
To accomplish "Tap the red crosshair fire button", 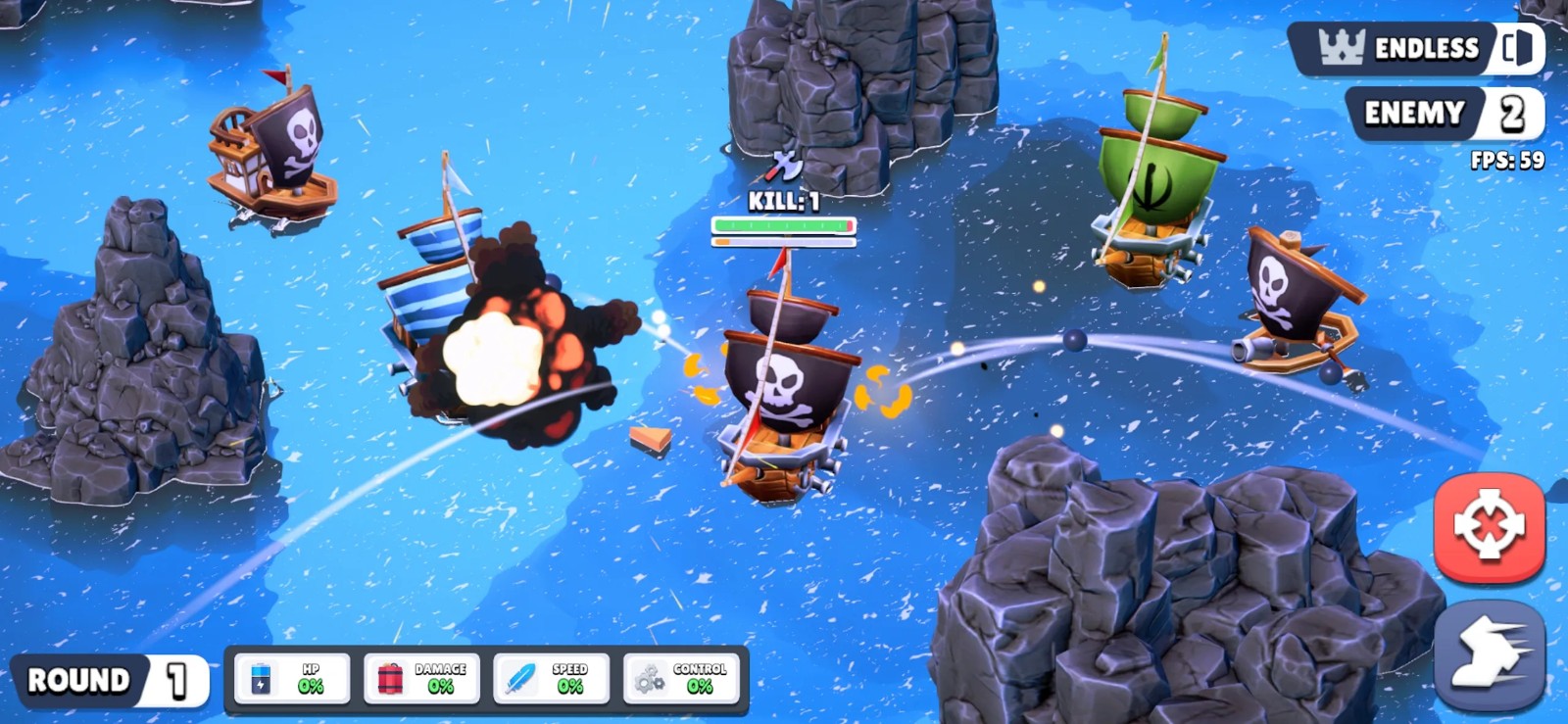I will (x=1489, y=526).
